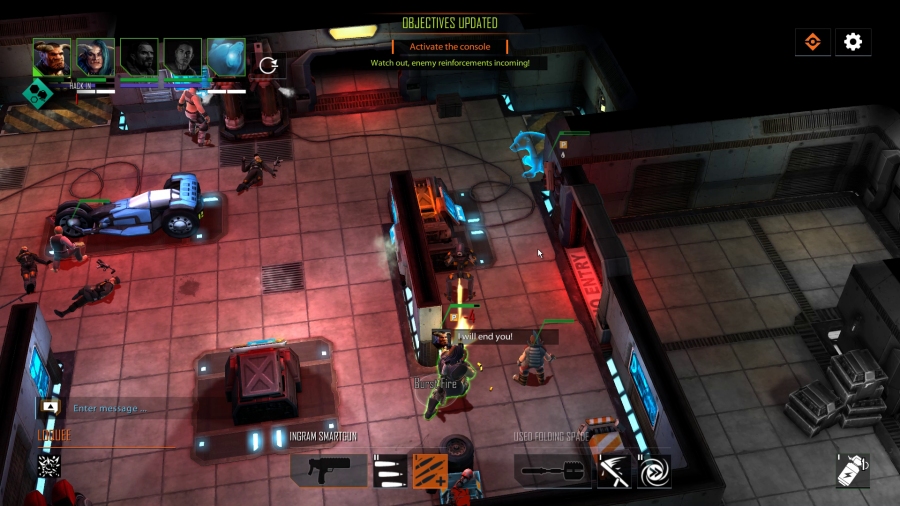Image resolution: width=900 pixels, height=506 pixels.
Task: Click the orange diamond icon button
Action: click(x=813, y=42)
